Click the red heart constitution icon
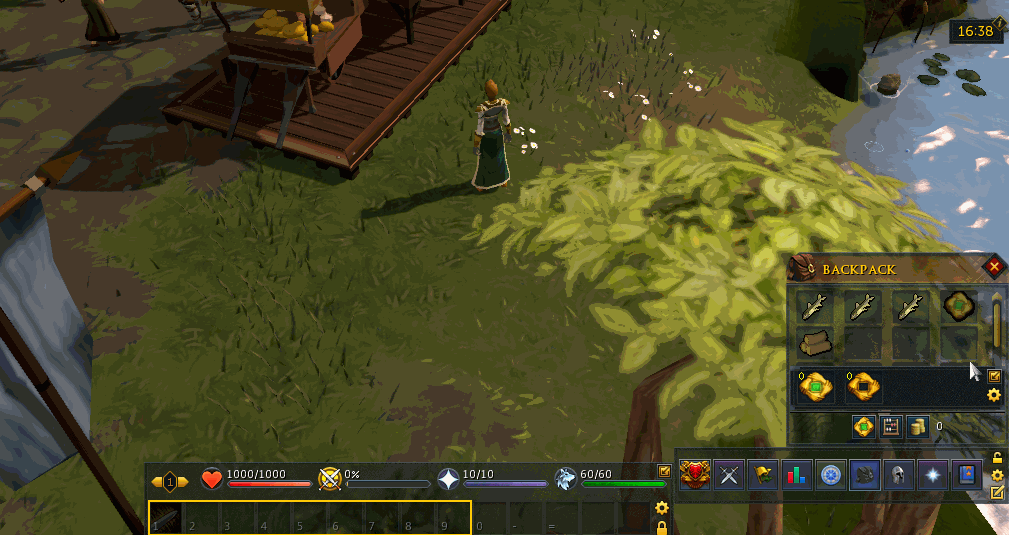1009x535 pixels. 212,480
